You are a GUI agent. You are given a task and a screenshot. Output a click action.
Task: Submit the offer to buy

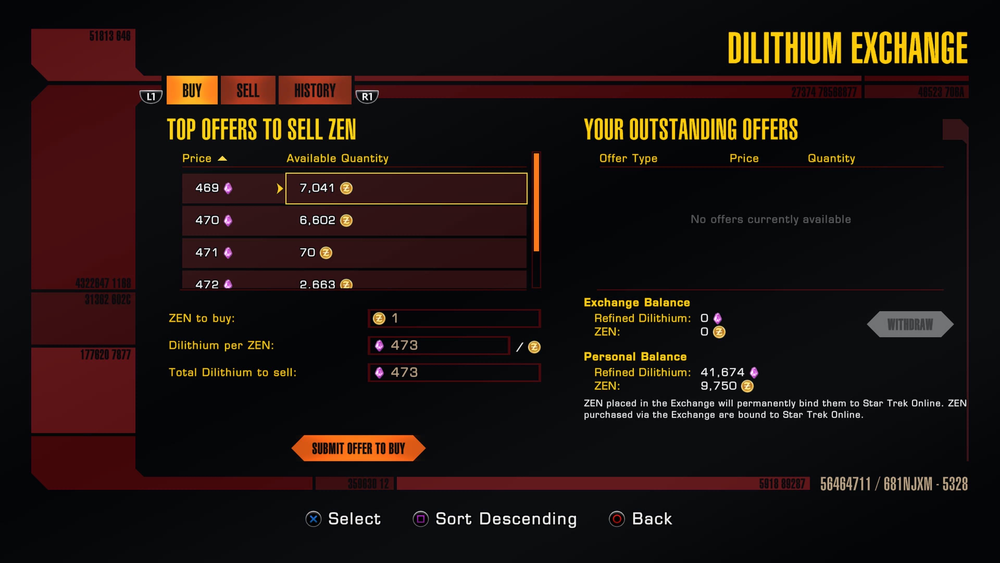358,449
